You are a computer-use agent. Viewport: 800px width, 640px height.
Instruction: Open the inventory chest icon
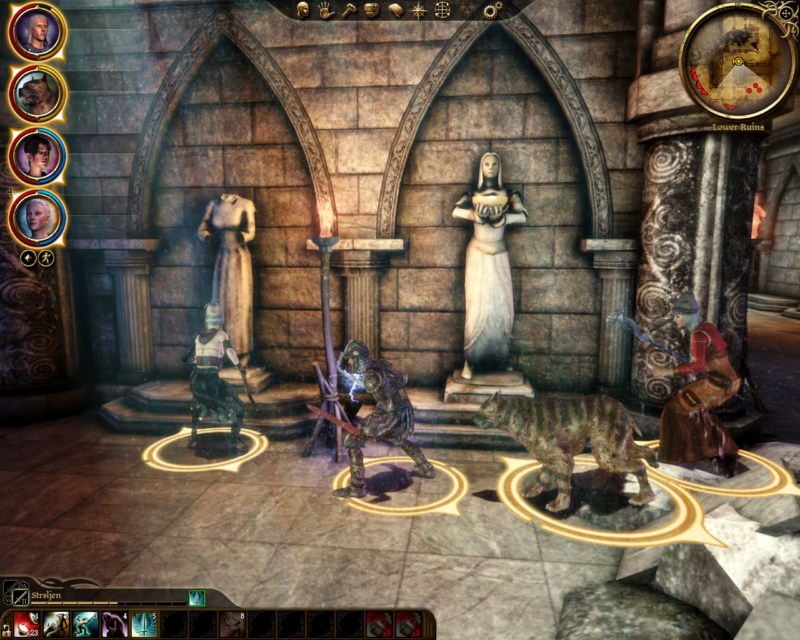pos(371,10)
